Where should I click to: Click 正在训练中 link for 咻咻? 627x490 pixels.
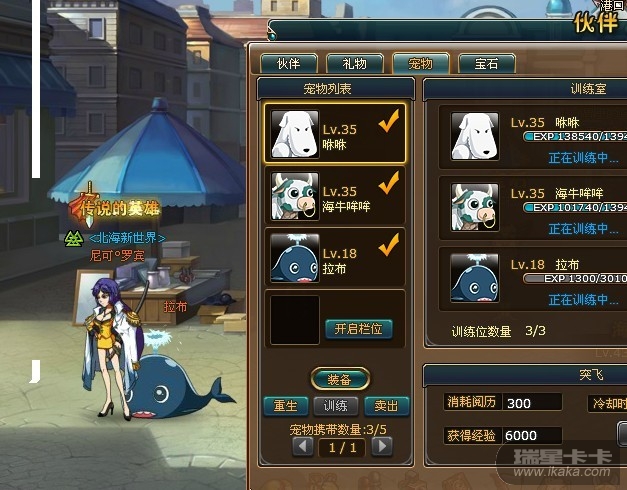(x=583, y=158)
